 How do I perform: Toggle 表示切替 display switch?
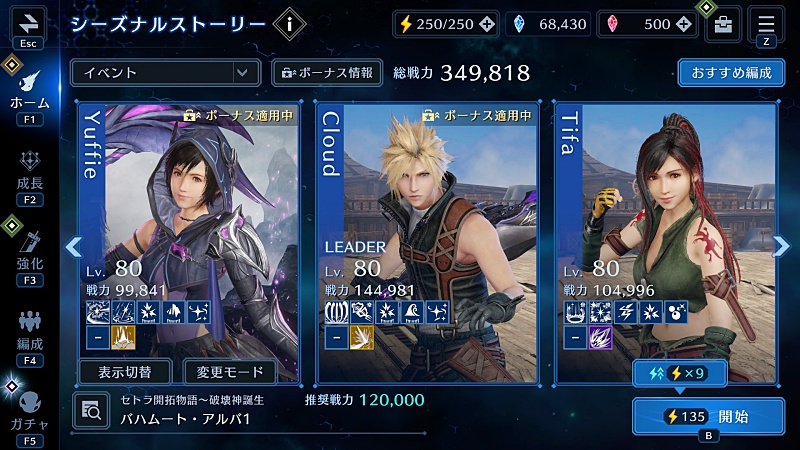125,372
